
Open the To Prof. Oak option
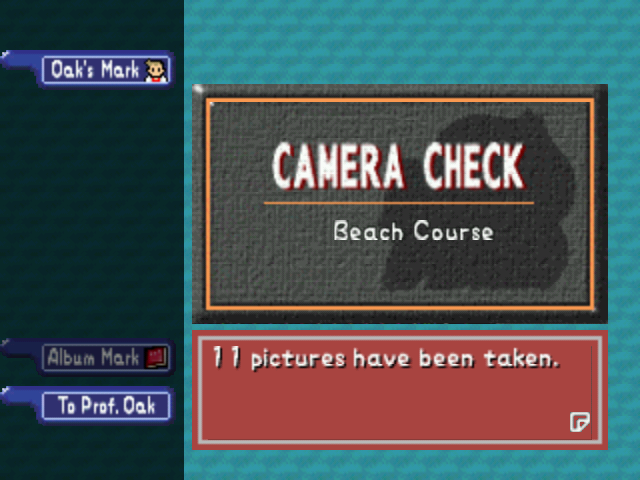pyautogui.click(x=106, y=405)
